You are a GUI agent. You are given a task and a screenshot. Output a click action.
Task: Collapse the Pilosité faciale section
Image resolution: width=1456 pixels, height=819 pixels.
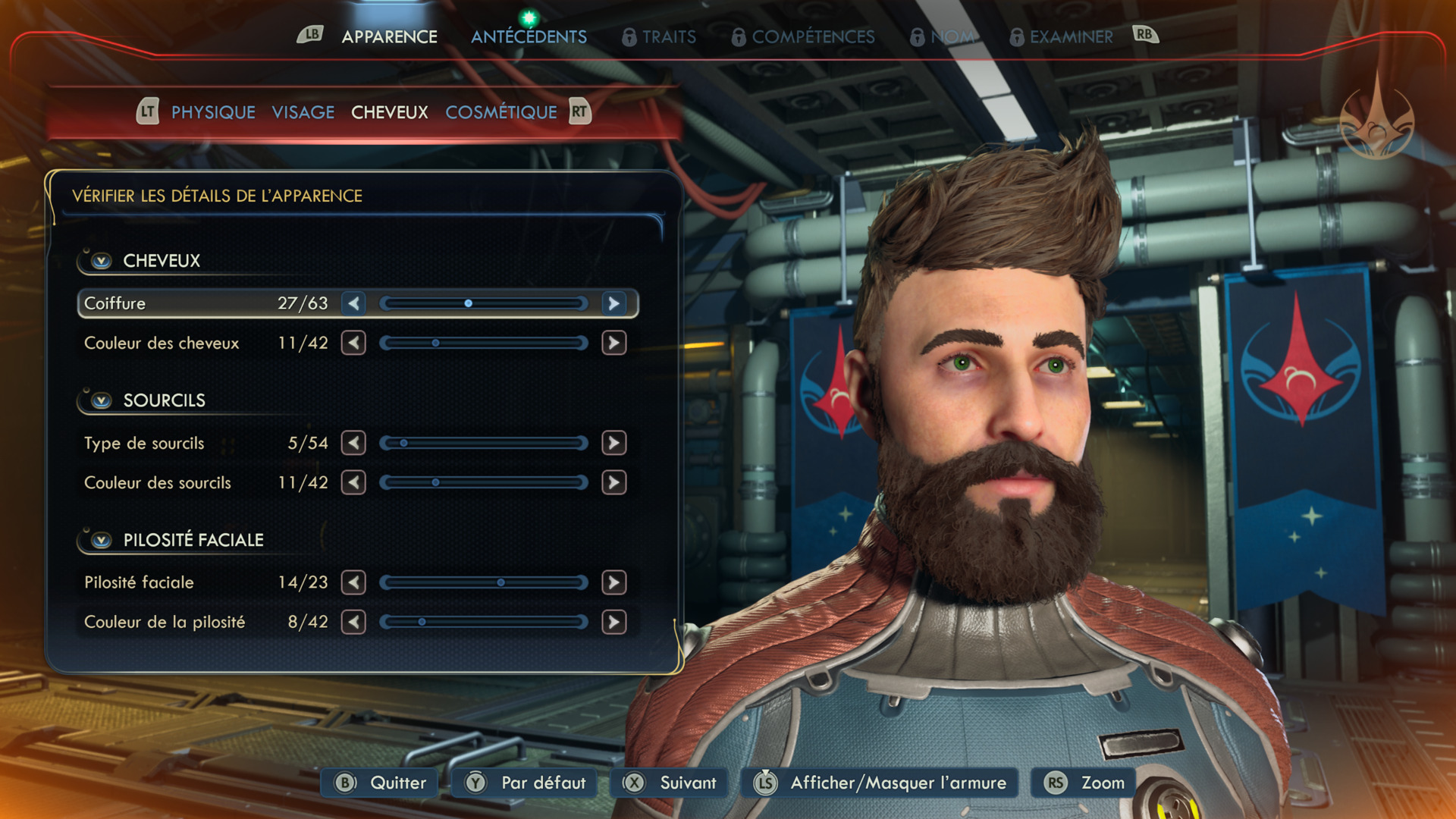(102, 540)
